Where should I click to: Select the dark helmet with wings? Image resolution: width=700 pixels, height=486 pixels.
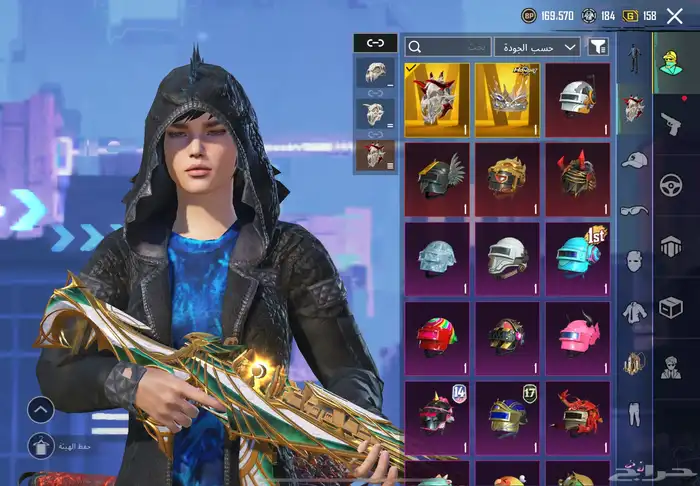tap(437, 178)
